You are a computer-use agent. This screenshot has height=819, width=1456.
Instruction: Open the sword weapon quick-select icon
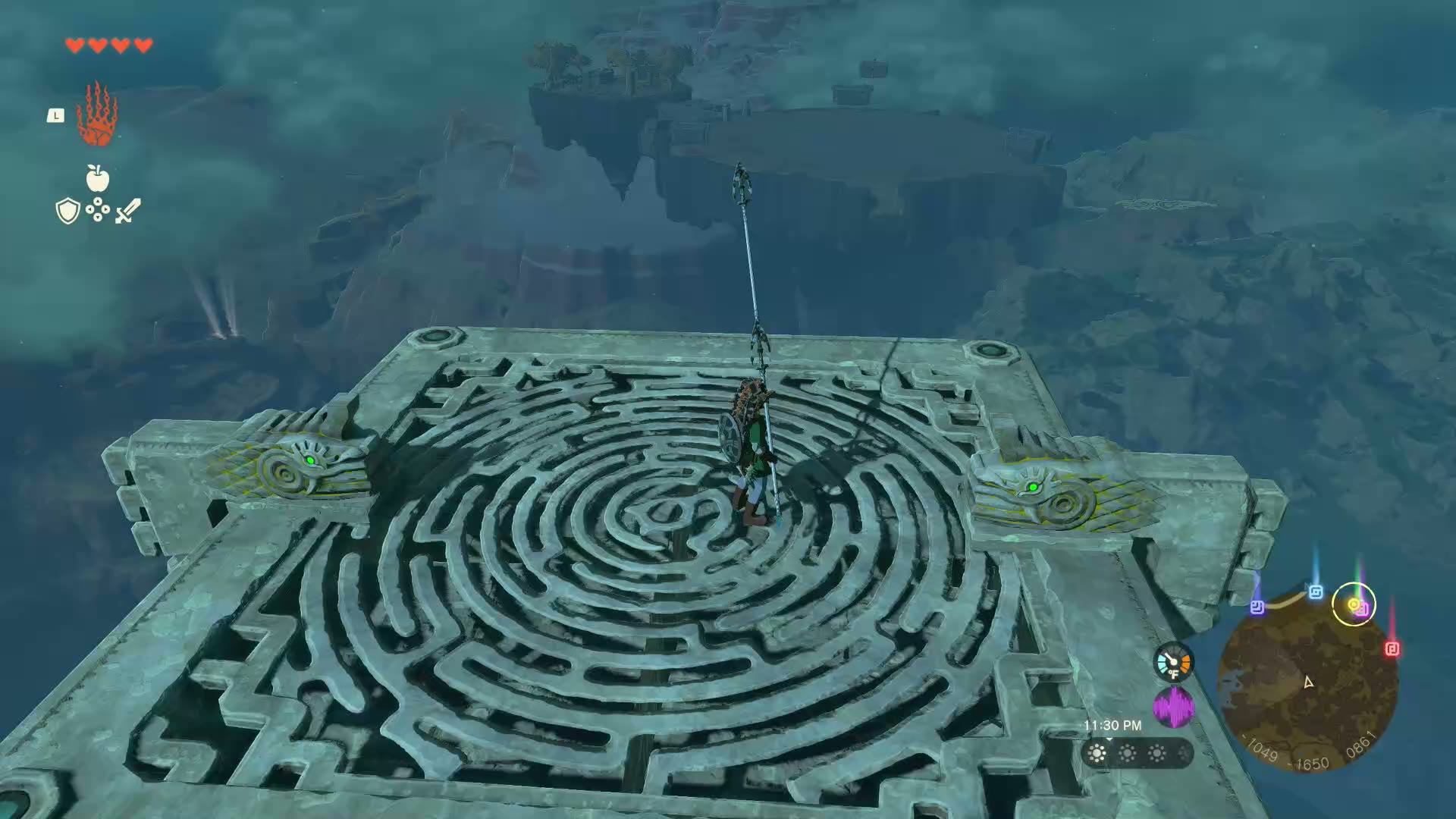click(127, 211)
